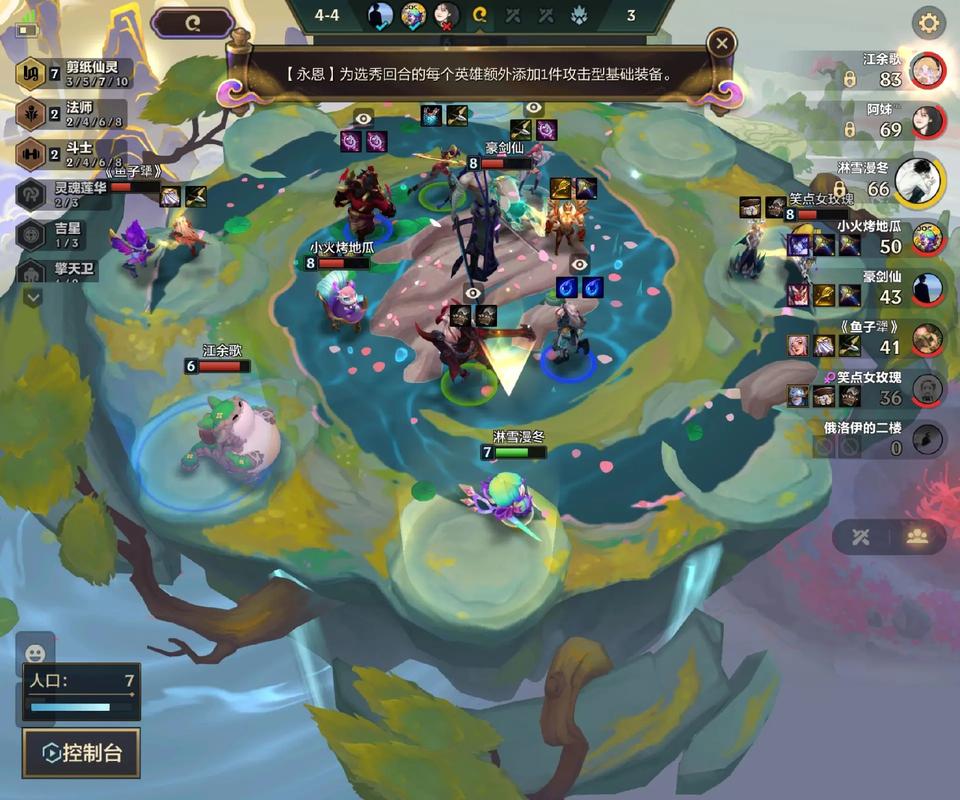View player 江余歌 in the scoreboard
960x800 pixels.
(928, 71)
